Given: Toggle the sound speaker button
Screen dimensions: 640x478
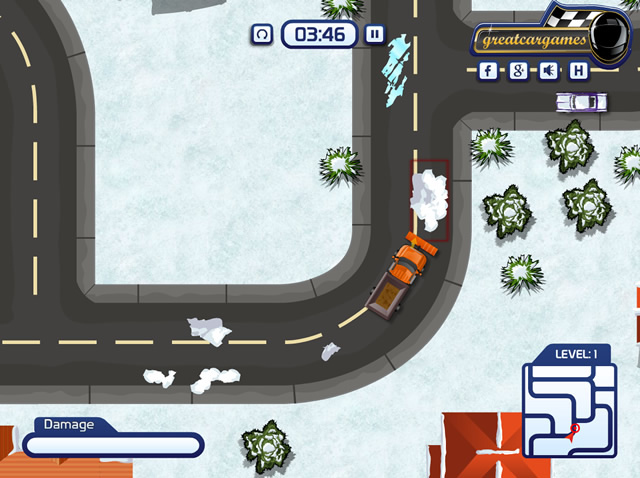Looking at the screenshot, I should [548, 70].
